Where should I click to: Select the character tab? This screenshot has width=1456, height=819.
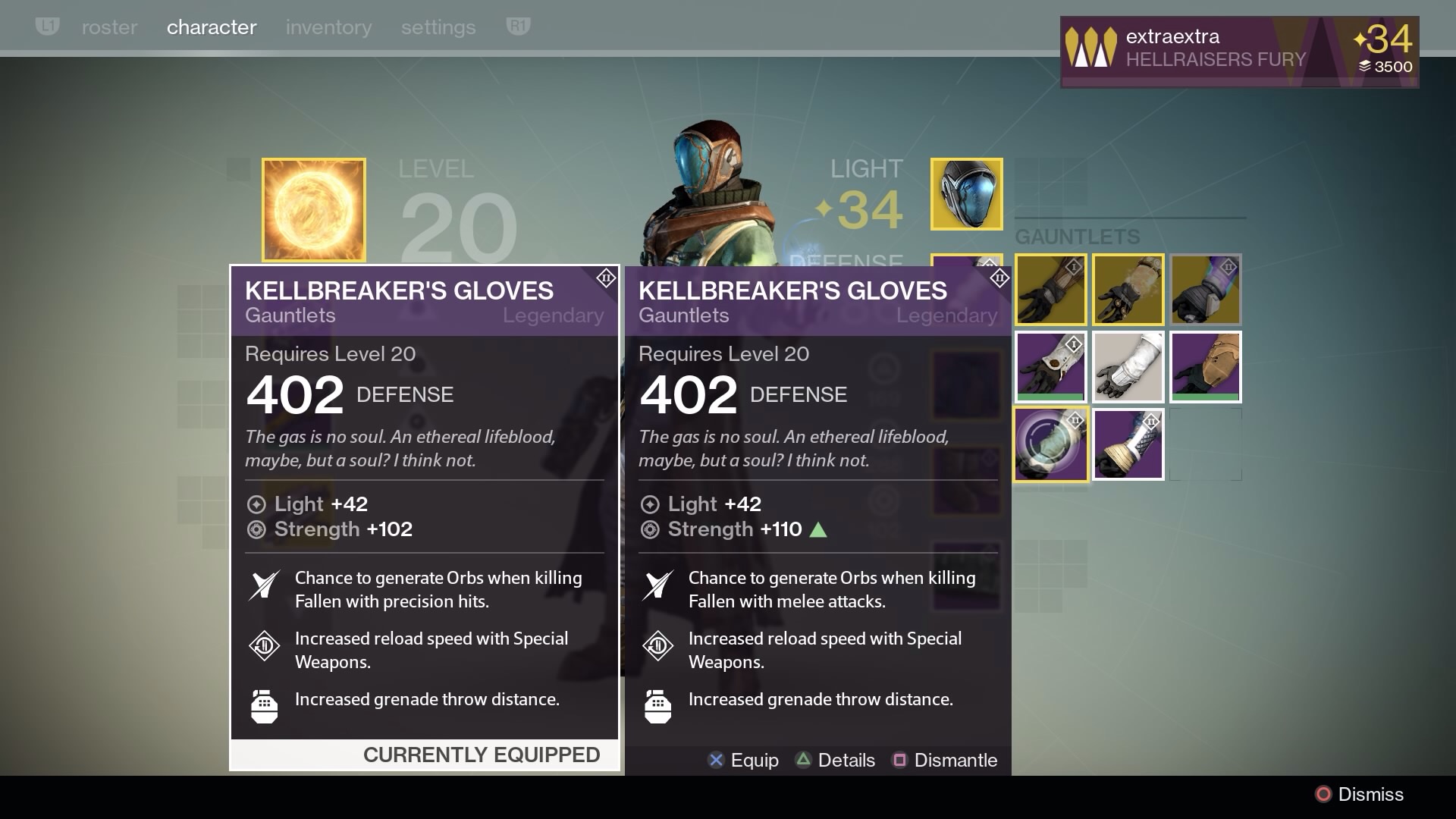[212, 27]
